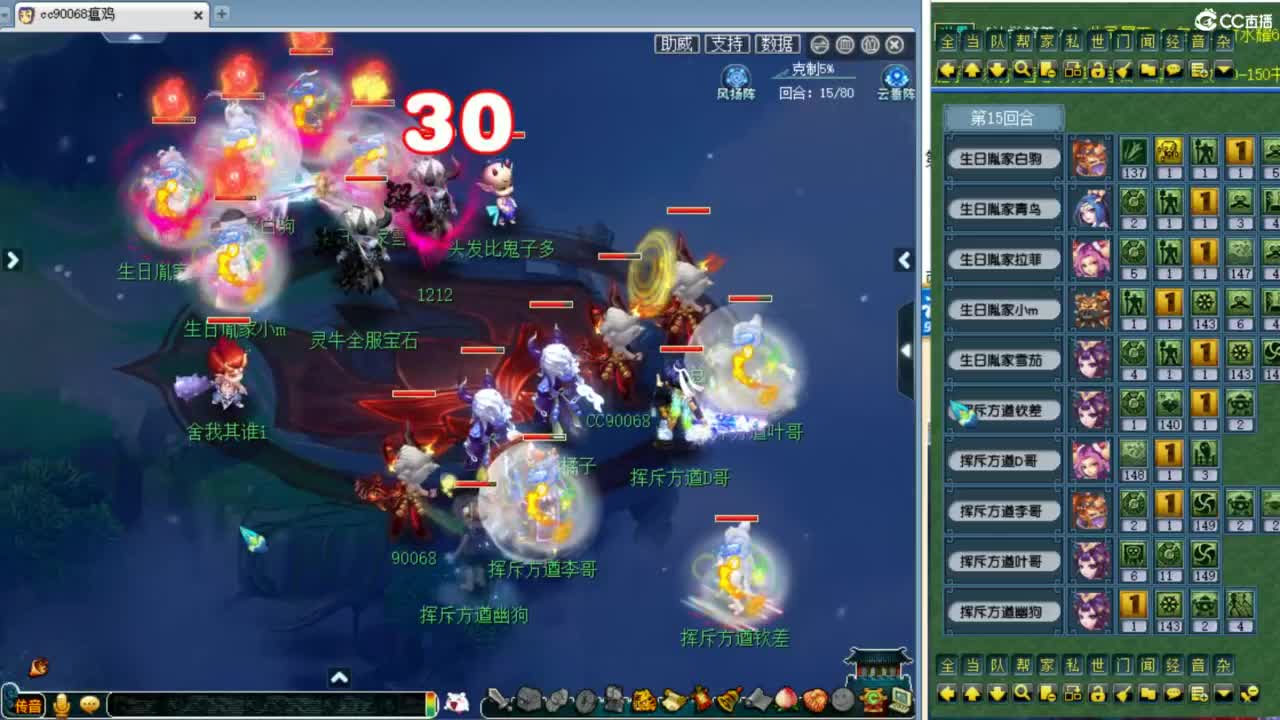Toggle the lock icon in the chat toolbar
Viewport: 1280px width, 720px height.
coord(1097,70)
